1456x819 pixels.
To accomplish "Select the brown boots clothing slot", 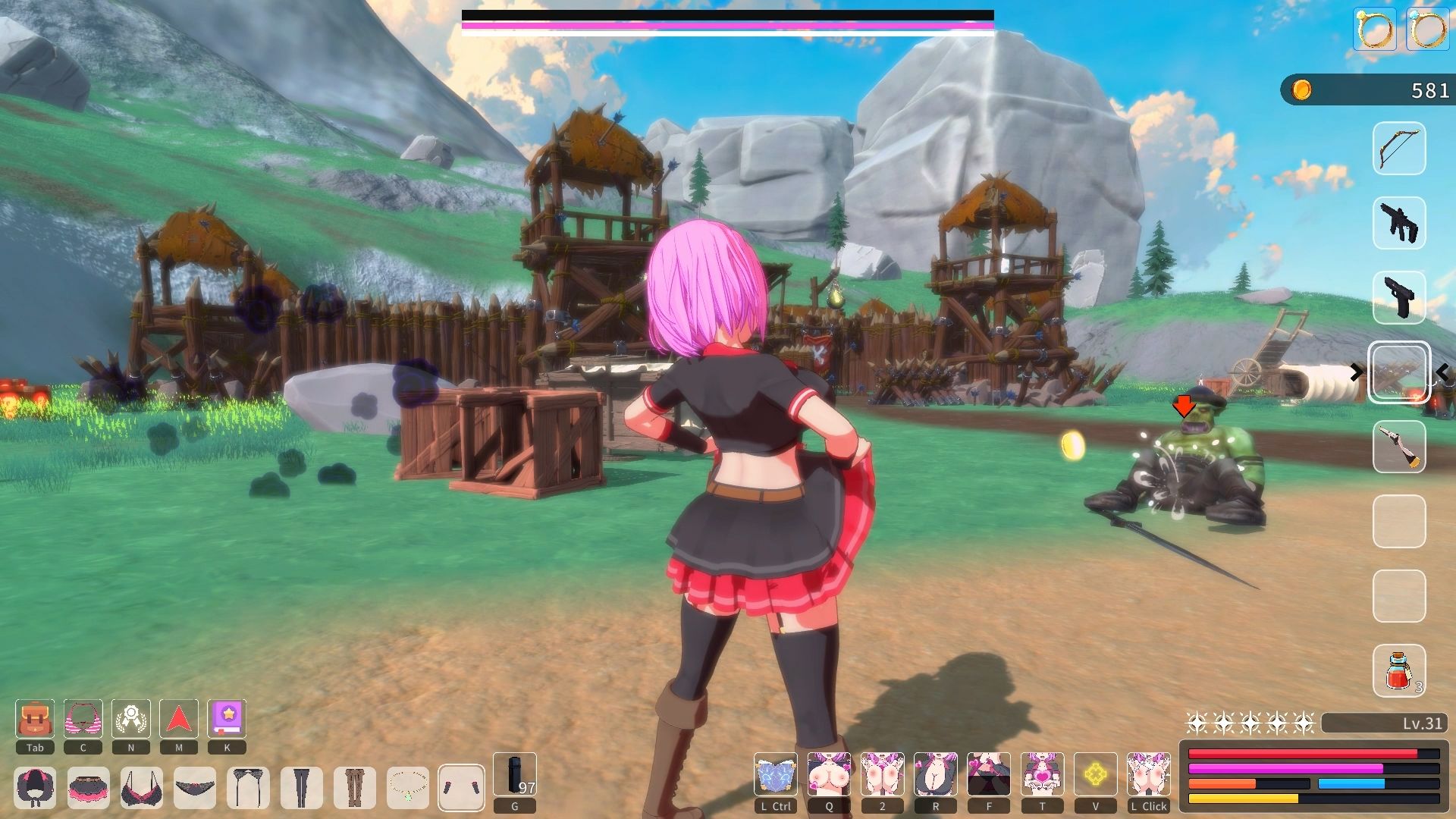I will coord(354,787).
